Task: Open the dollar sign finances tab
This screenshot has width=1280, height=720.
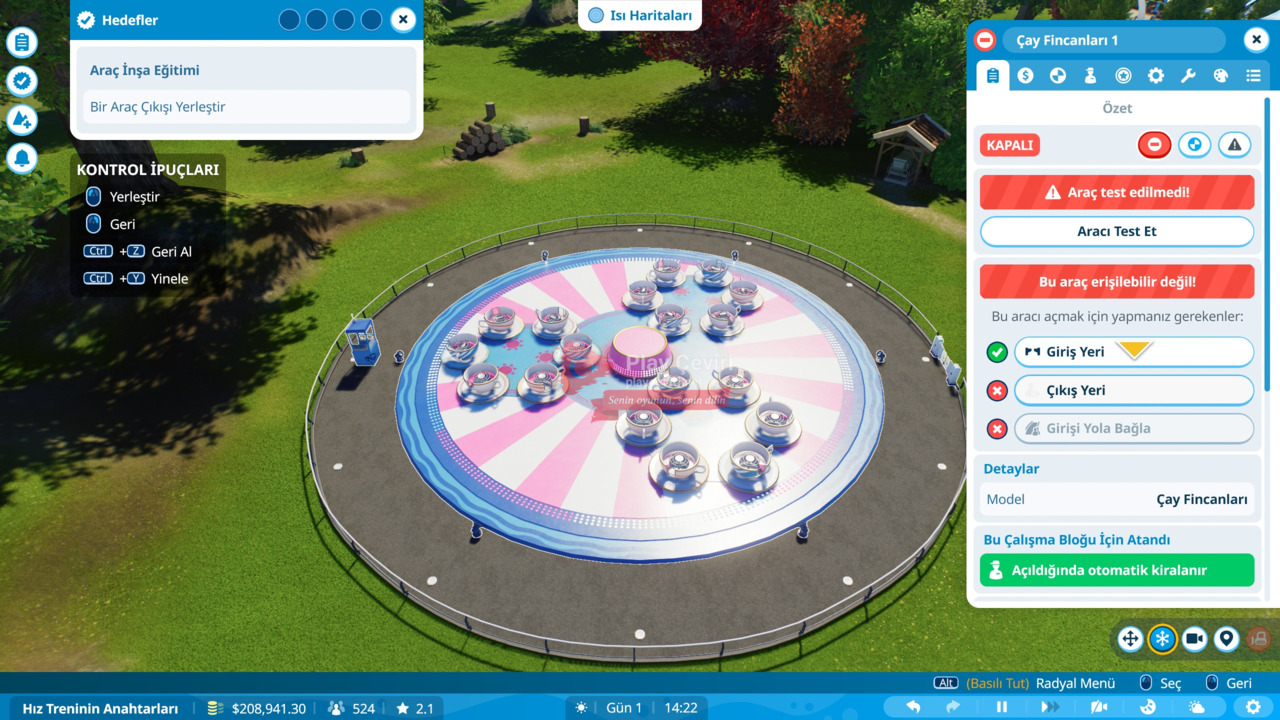Action: point(1025,75)
